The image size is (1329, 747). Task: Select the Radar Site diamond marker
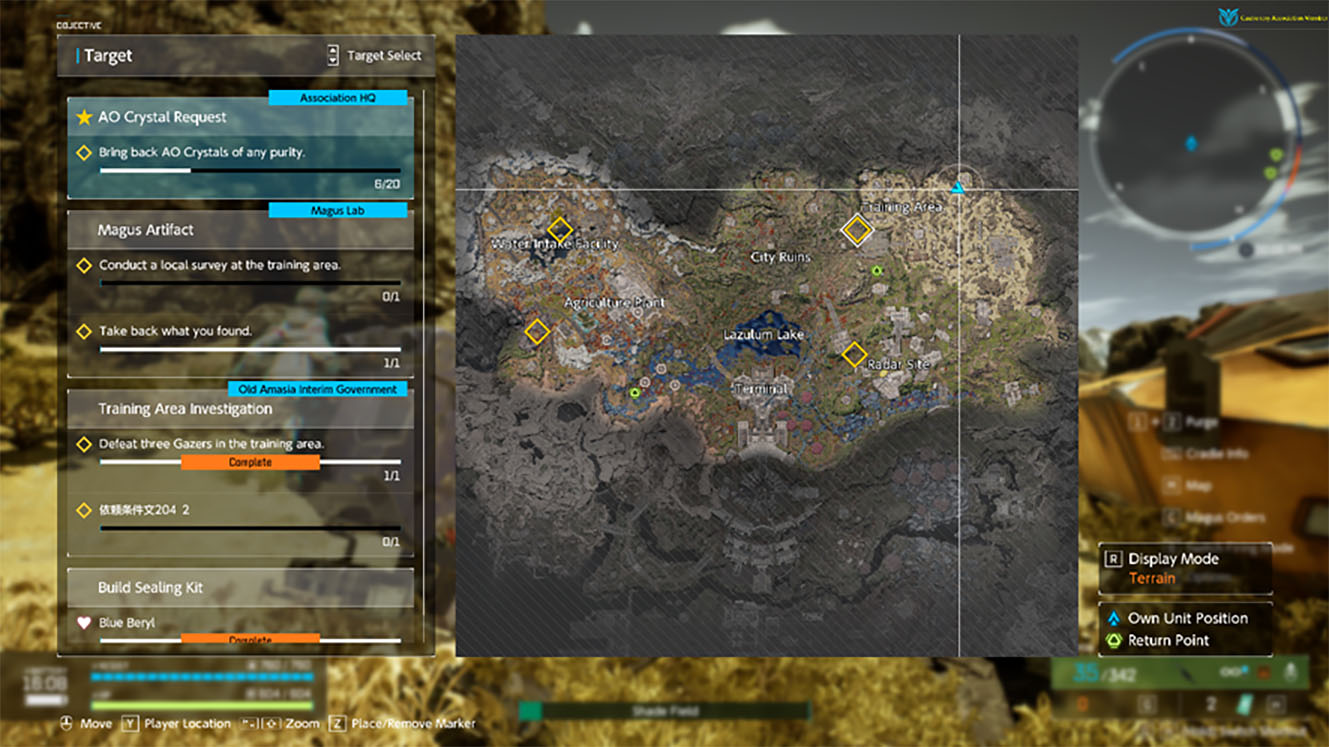(x=856, y=354)
